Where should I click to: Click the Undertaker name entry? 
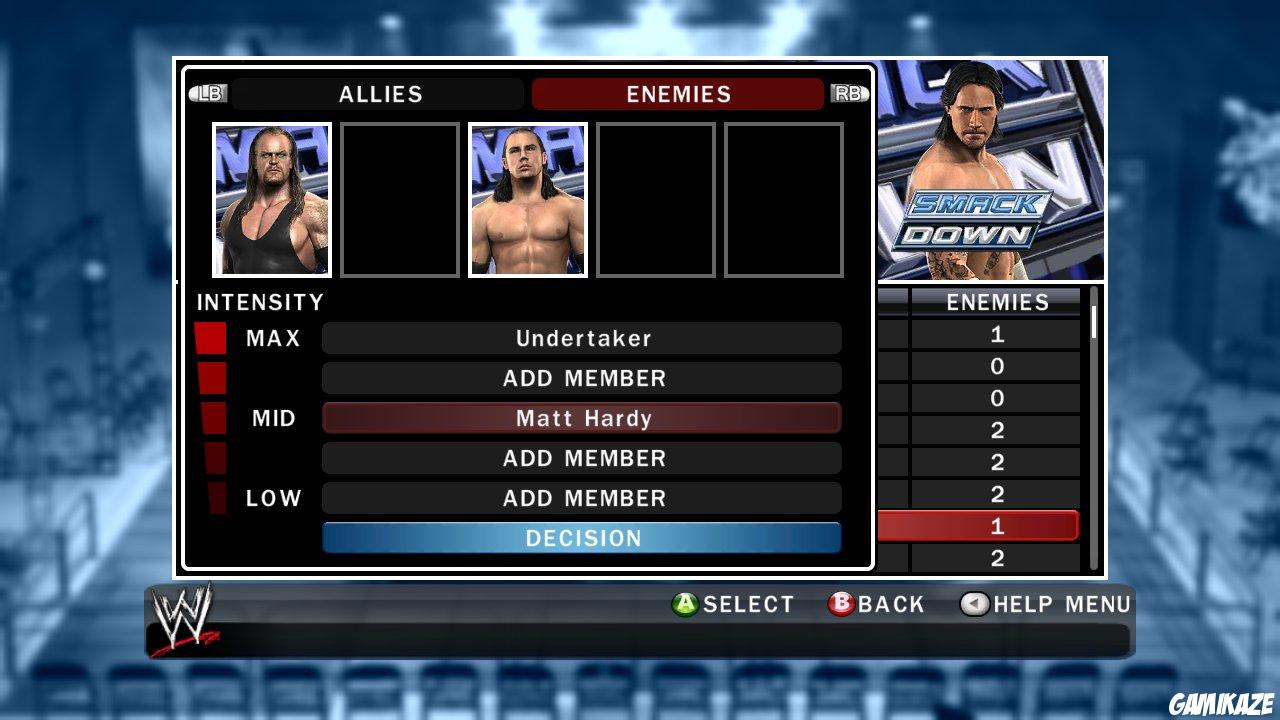pyautogui.click(x=582, y=338)
